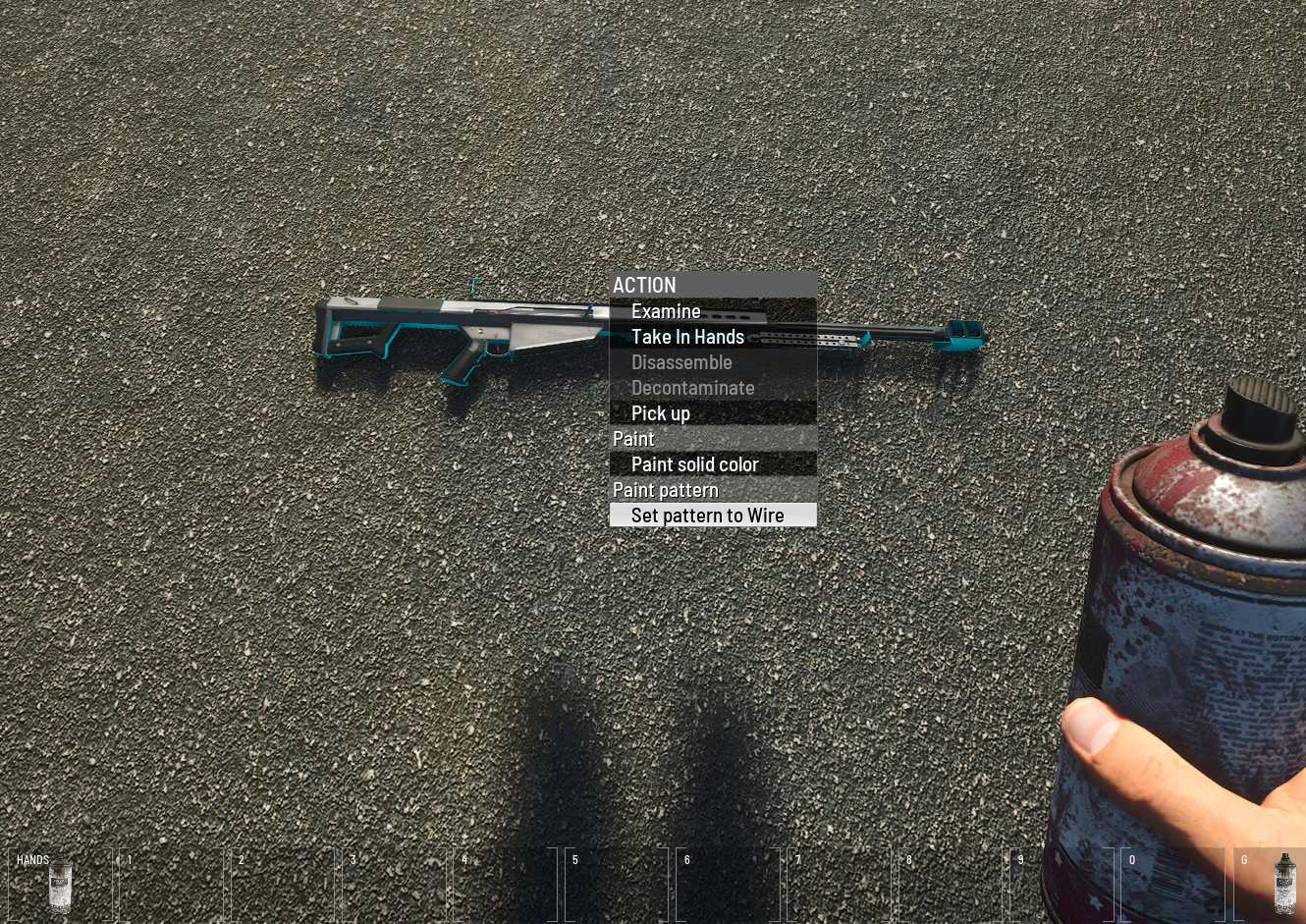1306x924 pixels.
Task: Click the grayed-out Disassemble entry
Action: [x=681, y=361]
